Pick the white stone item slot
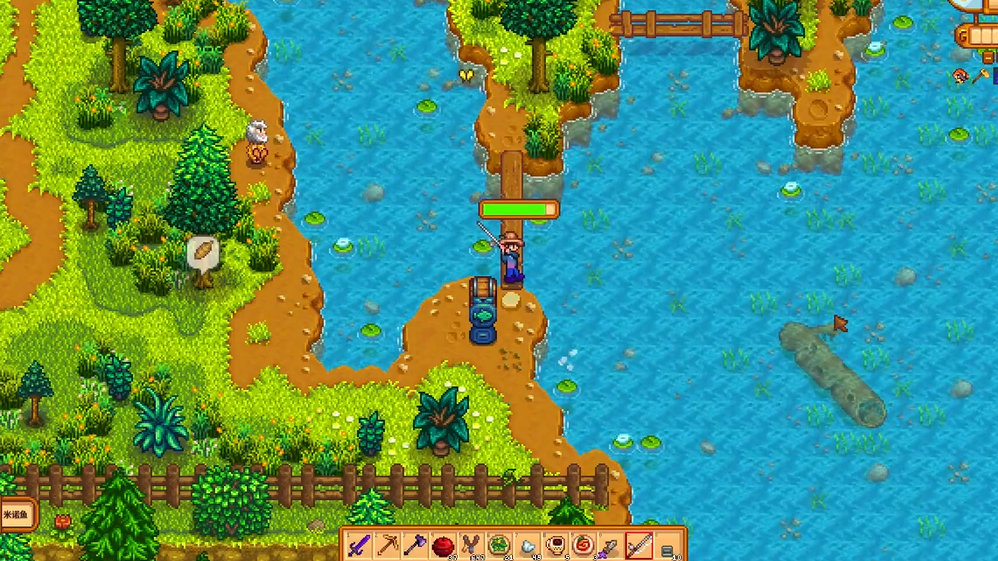The width and height of the screenshot is (998, 561). pyautogui.click(x=527, y=547)
